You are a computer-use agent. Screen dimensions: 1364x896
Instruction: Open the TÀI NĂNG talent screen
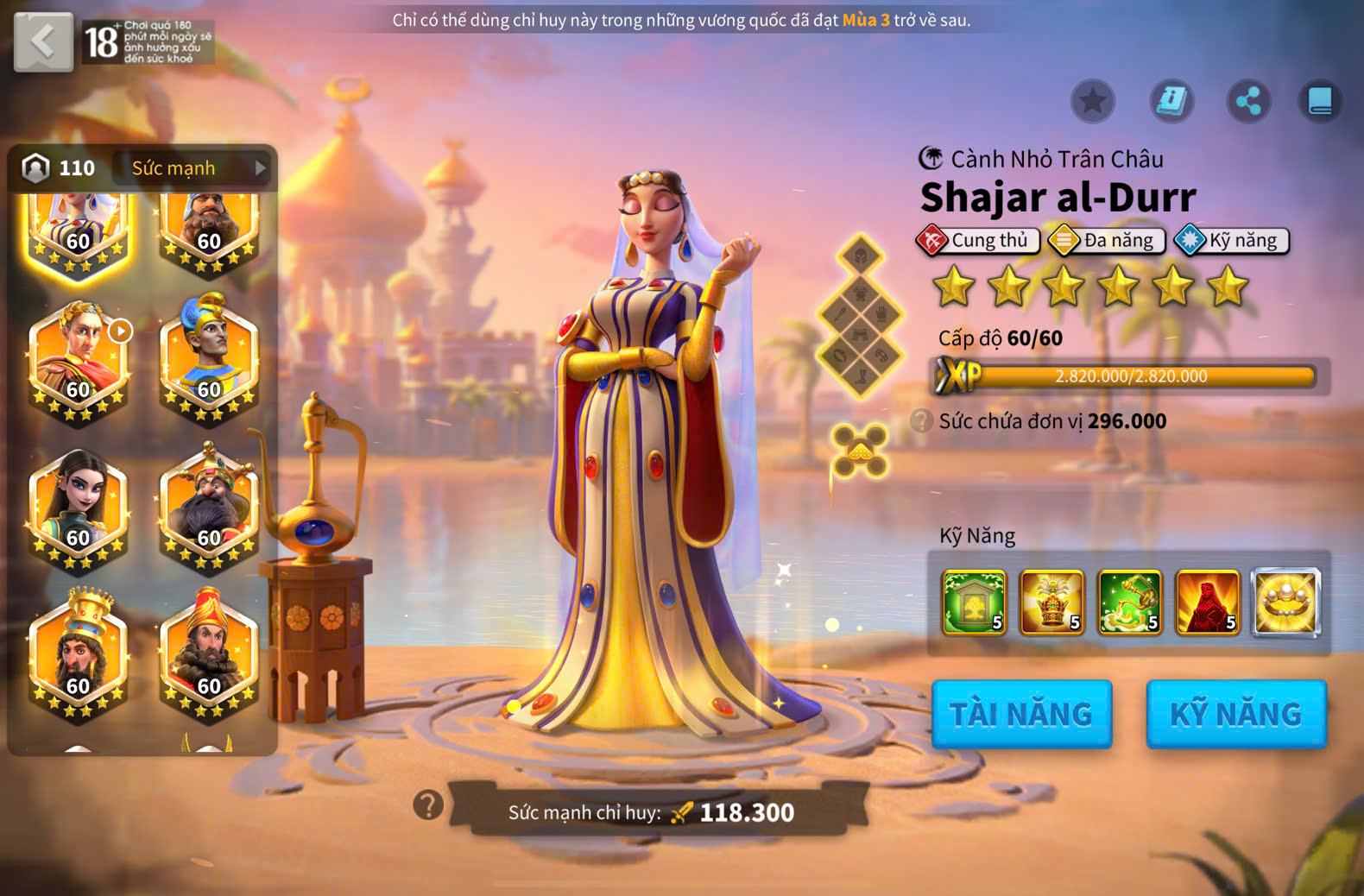[x=1021, y=714]
